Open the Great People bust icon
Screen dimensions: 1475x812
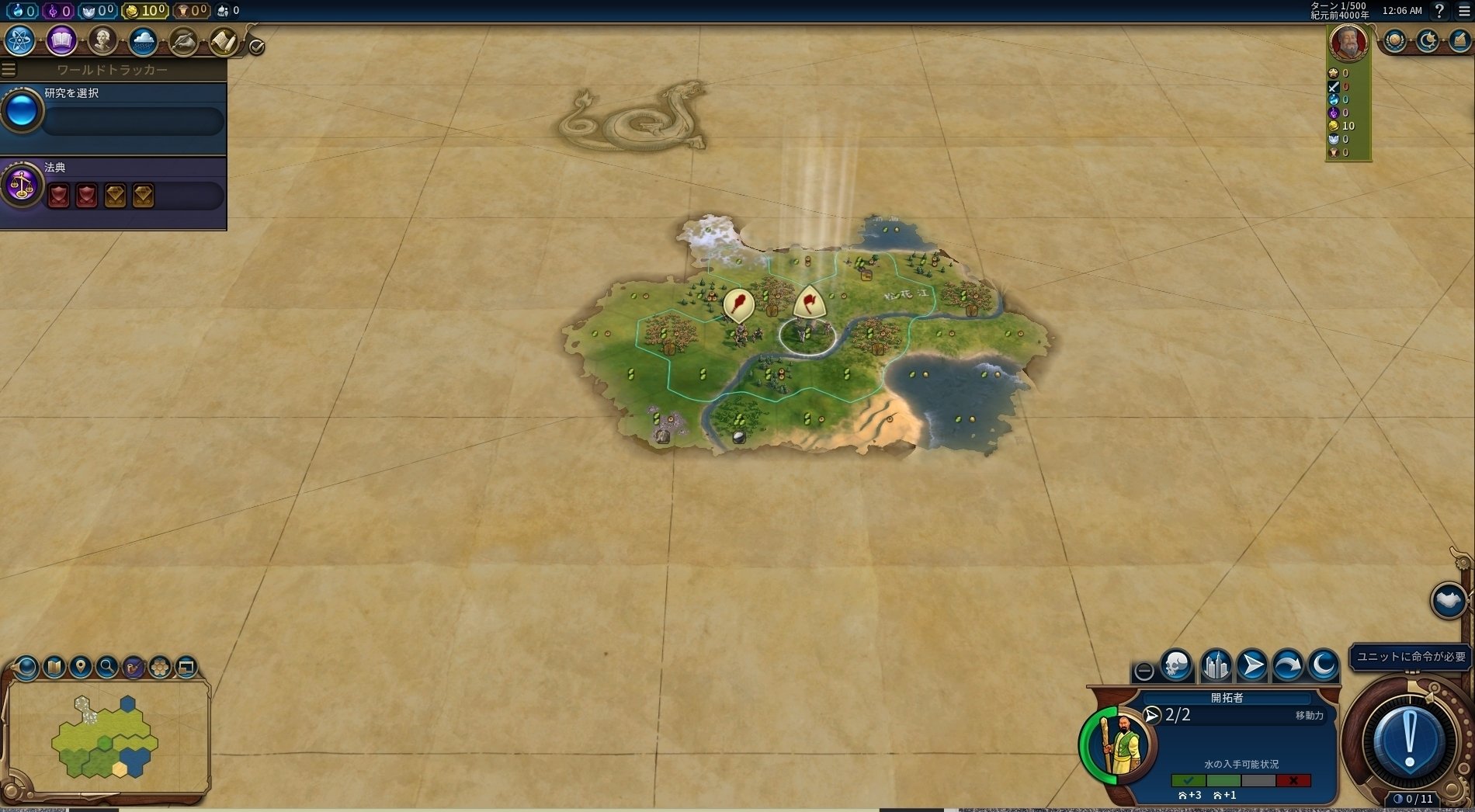102,40
